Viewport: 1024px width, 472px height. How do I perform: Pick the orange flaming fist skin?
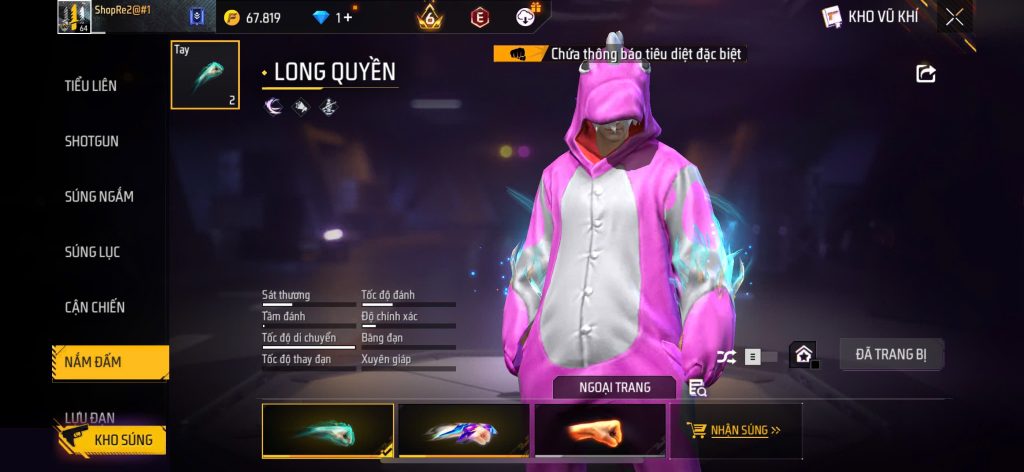(x=599, y=431)
